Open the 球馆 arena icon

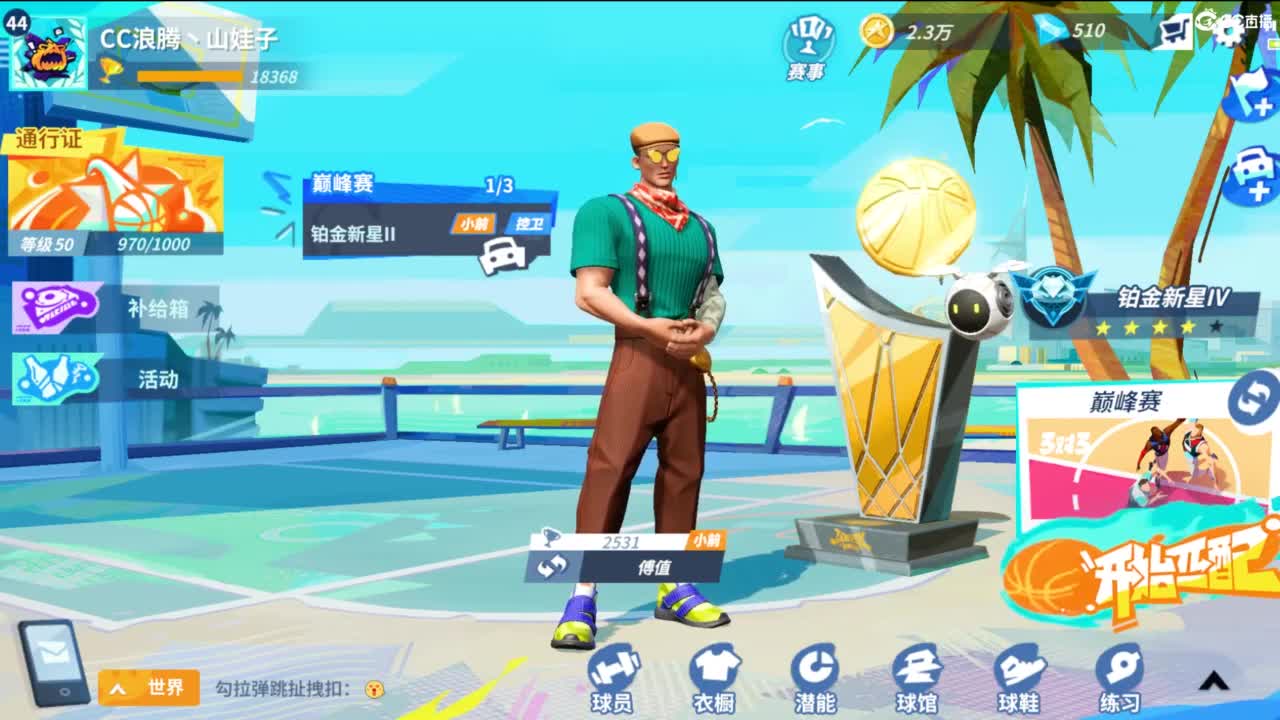pyautogui.click(x=917, y=680)
